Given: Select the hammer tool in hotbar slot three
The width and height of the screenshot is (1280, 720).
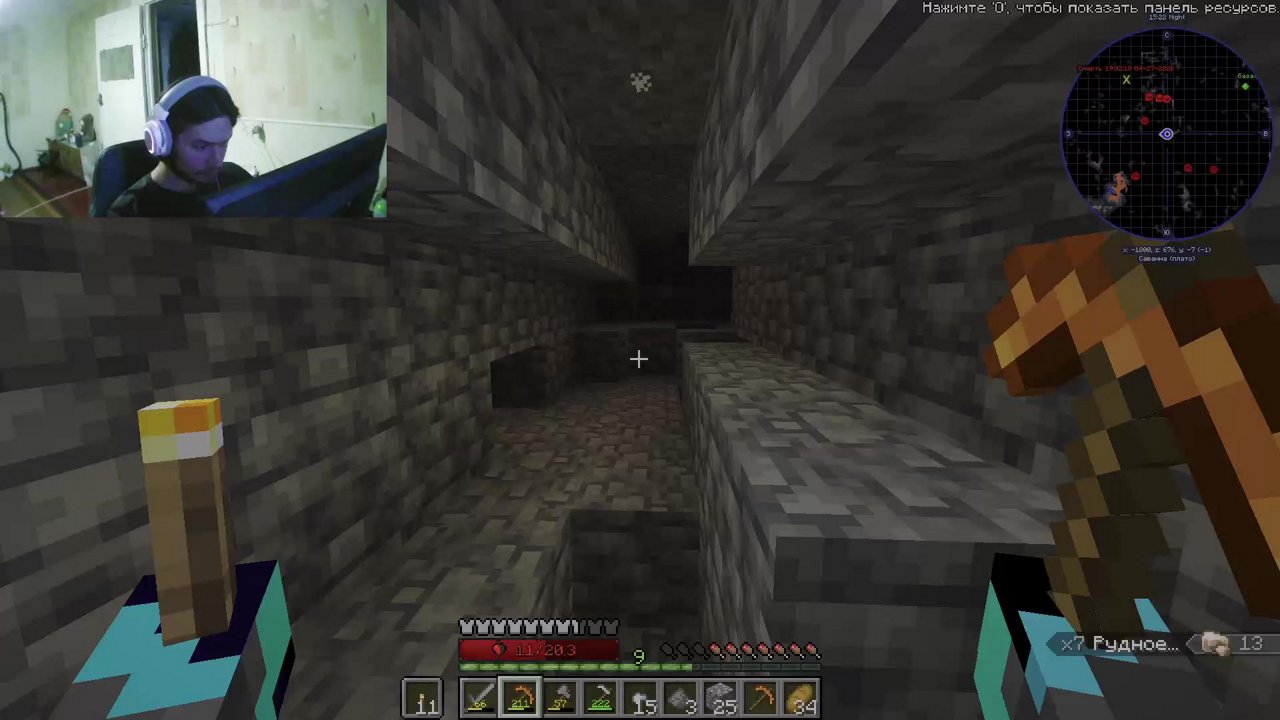Looking at the screenshot, I should [x=560, y=698].
